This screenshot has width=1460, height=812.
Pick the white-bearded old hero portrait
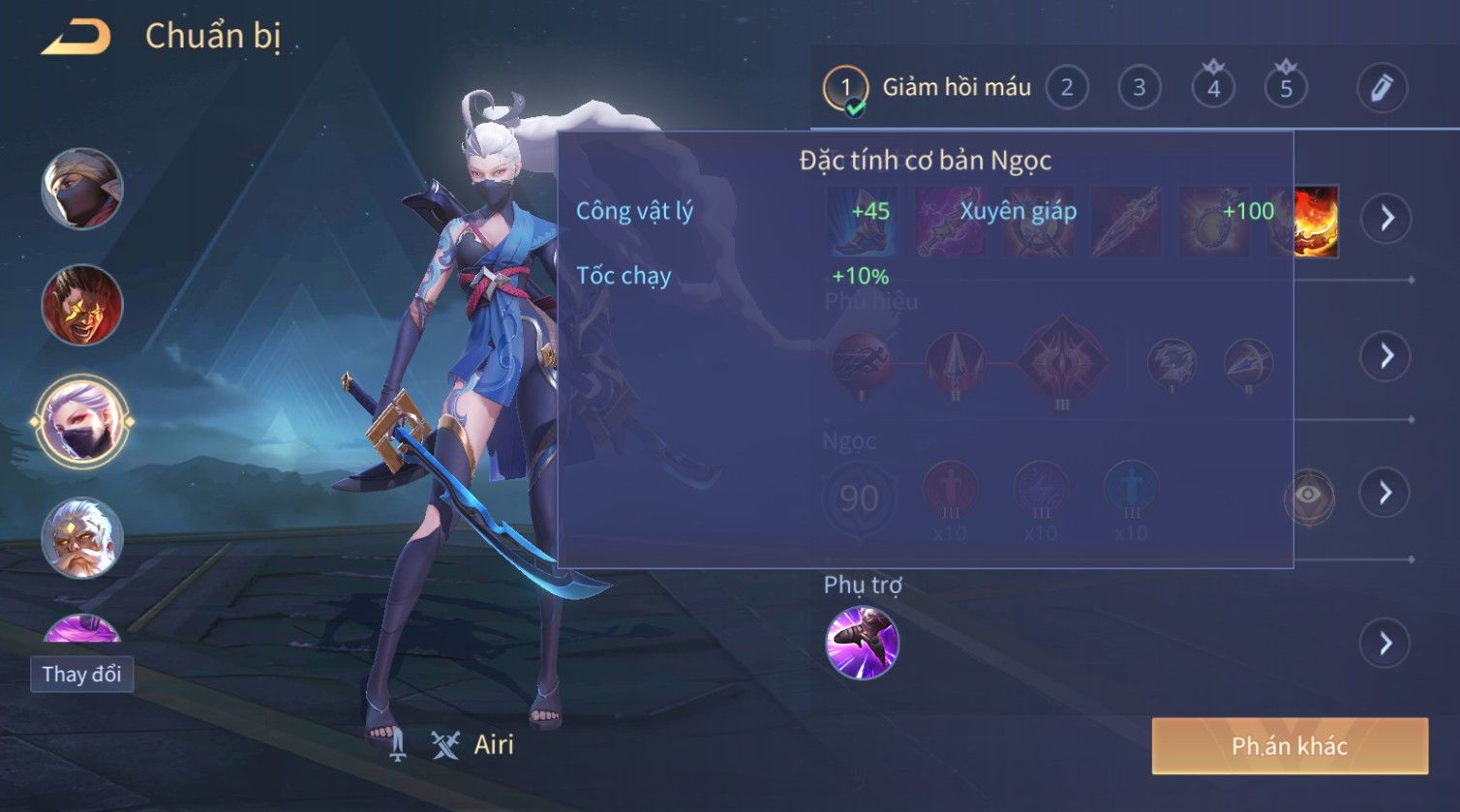[x=82, y=537]
